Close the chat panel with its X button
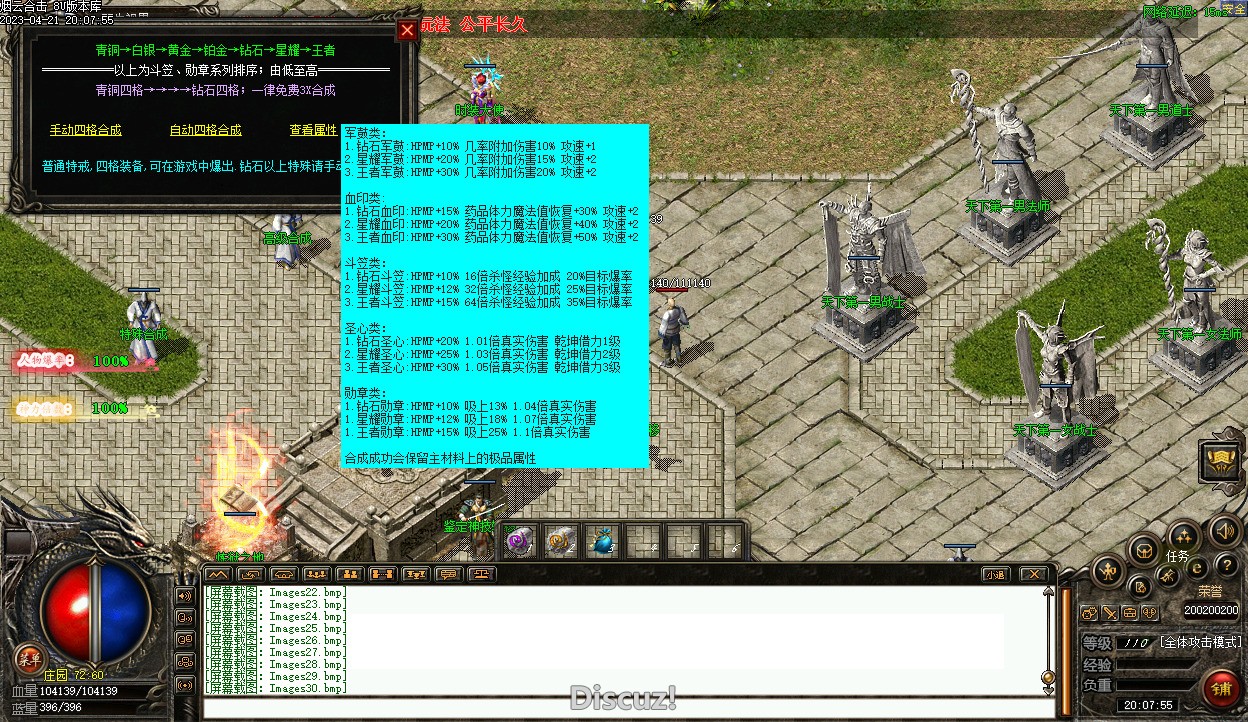The height and width of the screenshot is (722, 1248). click(x=1033, y=574)
